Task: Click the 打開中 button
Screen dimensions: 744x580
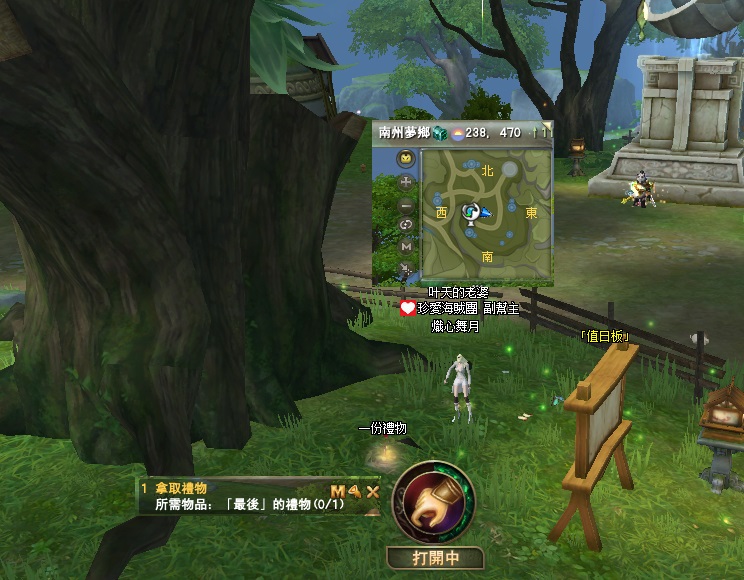Action: pyautogui.click(x=434, y=558)
